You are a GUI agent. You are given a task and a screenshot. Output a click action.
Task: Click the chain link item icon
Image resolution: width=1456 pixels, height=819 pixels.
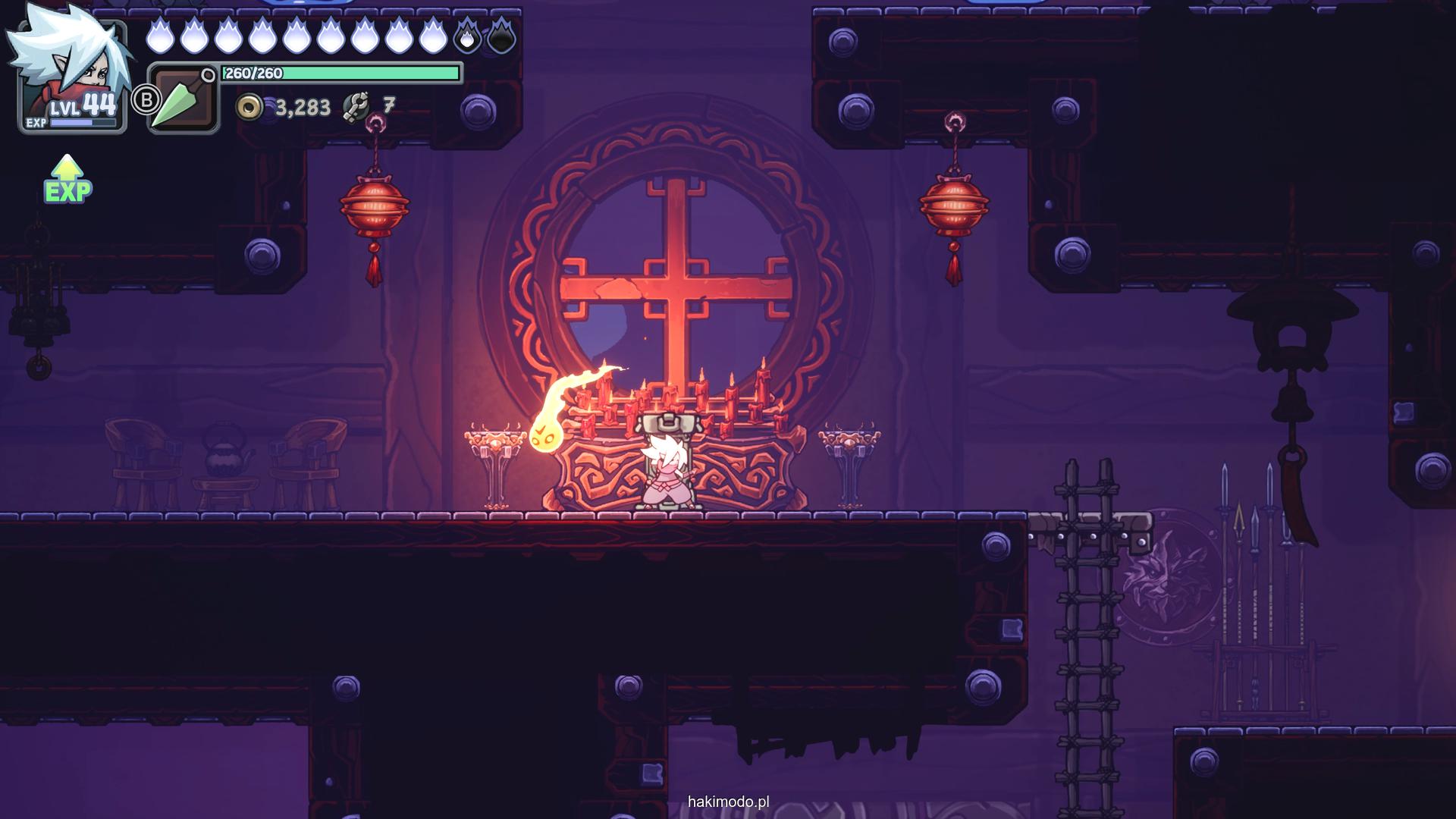[356, 107]
